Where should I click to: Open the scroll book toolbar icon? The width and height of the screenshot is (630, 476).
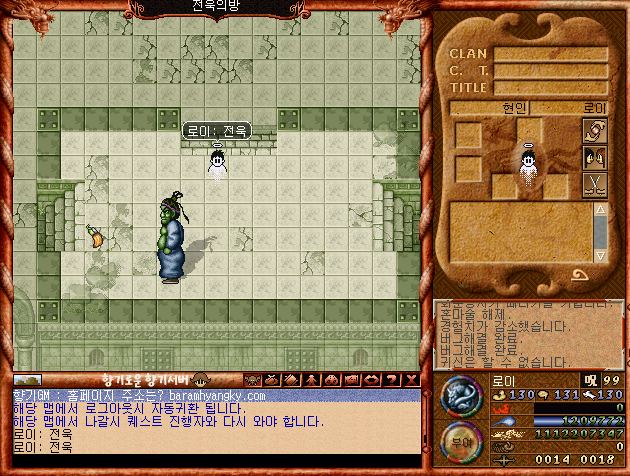tap(291, 380)
